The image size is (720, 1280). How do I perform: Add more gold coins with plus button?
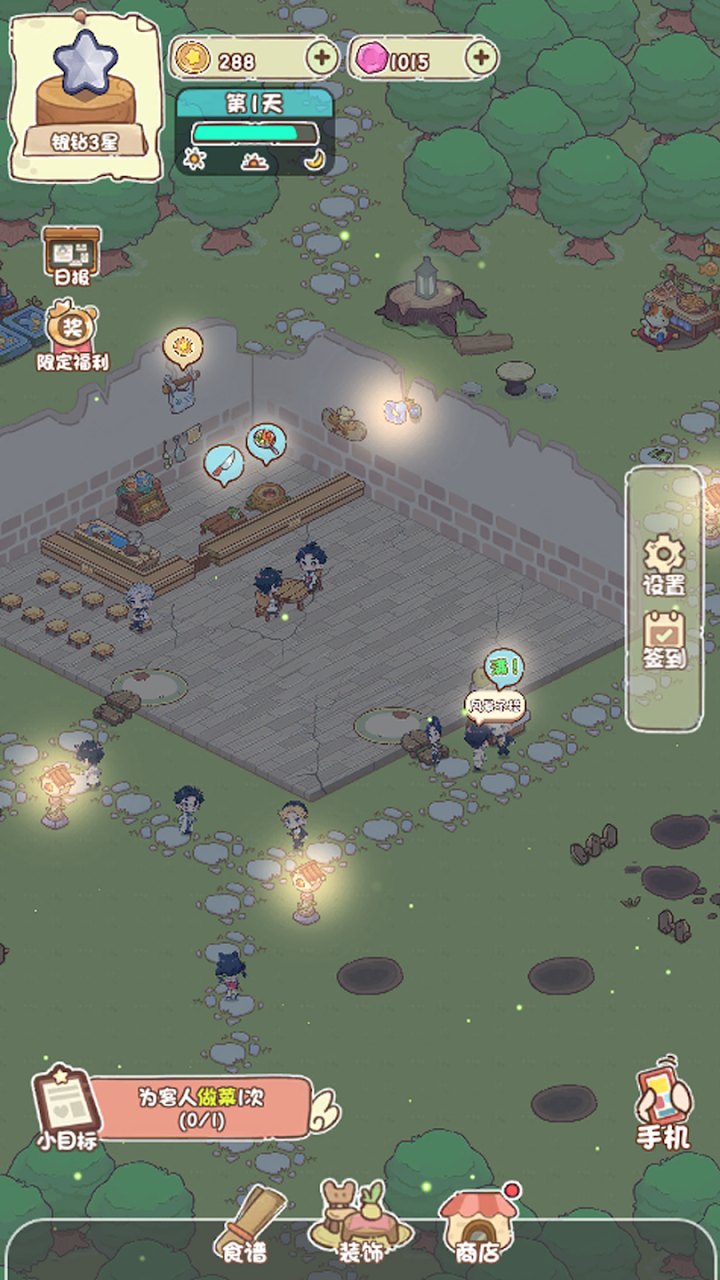321,59
